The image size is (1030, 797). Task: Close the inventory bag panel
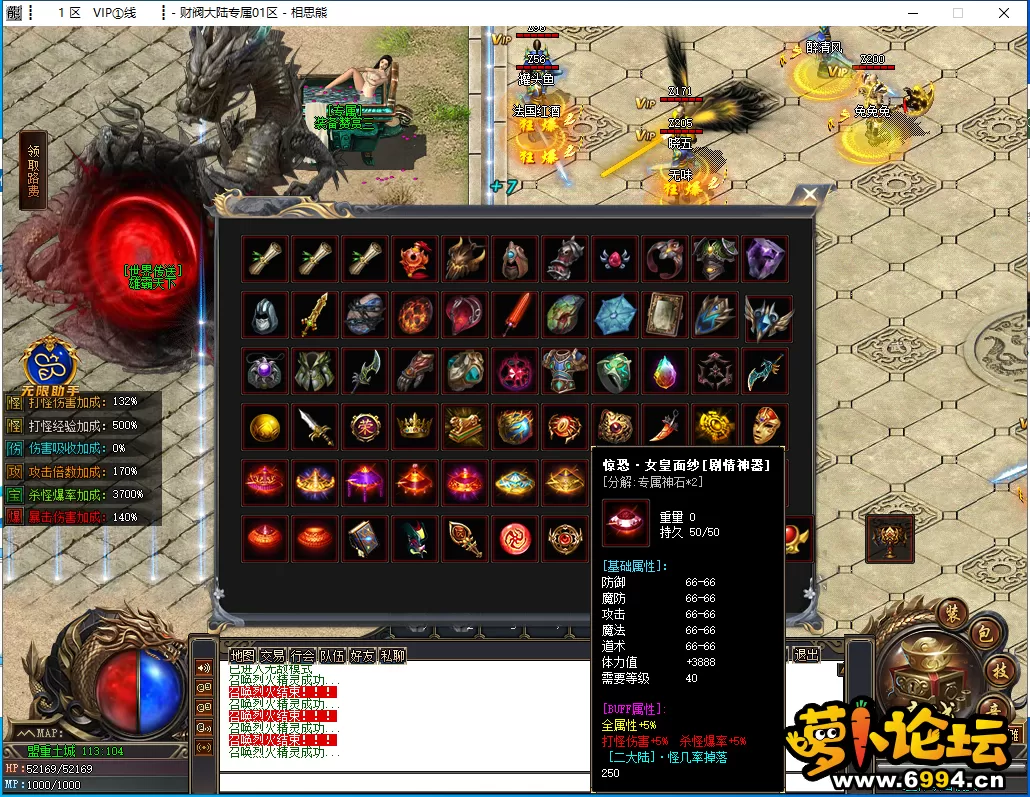pyautogui.click(x=809, y=196)
